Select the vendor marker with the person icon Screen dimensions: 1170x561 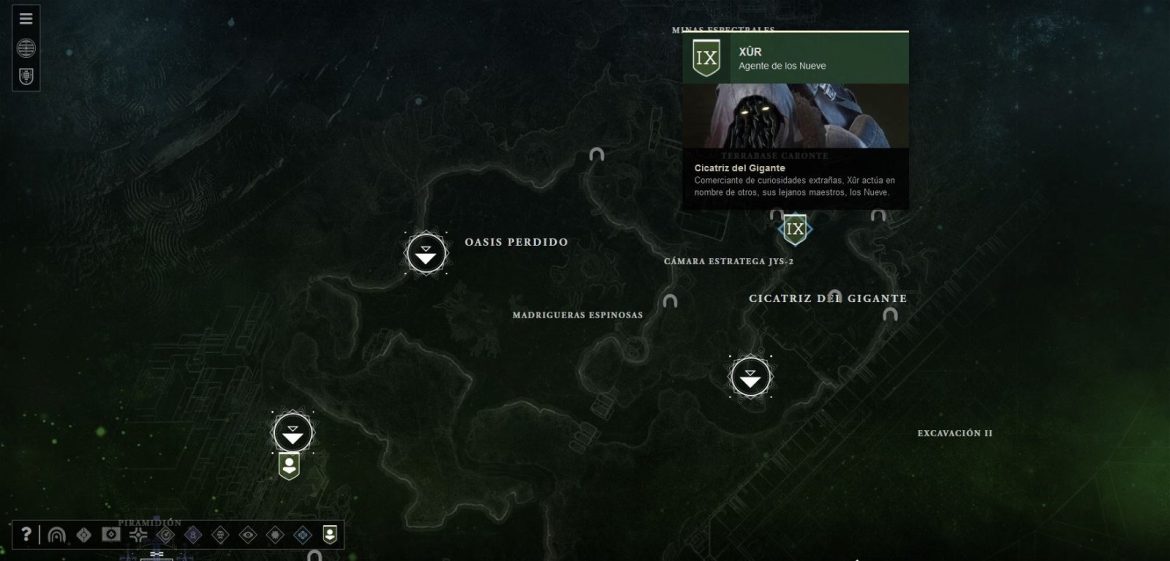(x=289, y=465)
